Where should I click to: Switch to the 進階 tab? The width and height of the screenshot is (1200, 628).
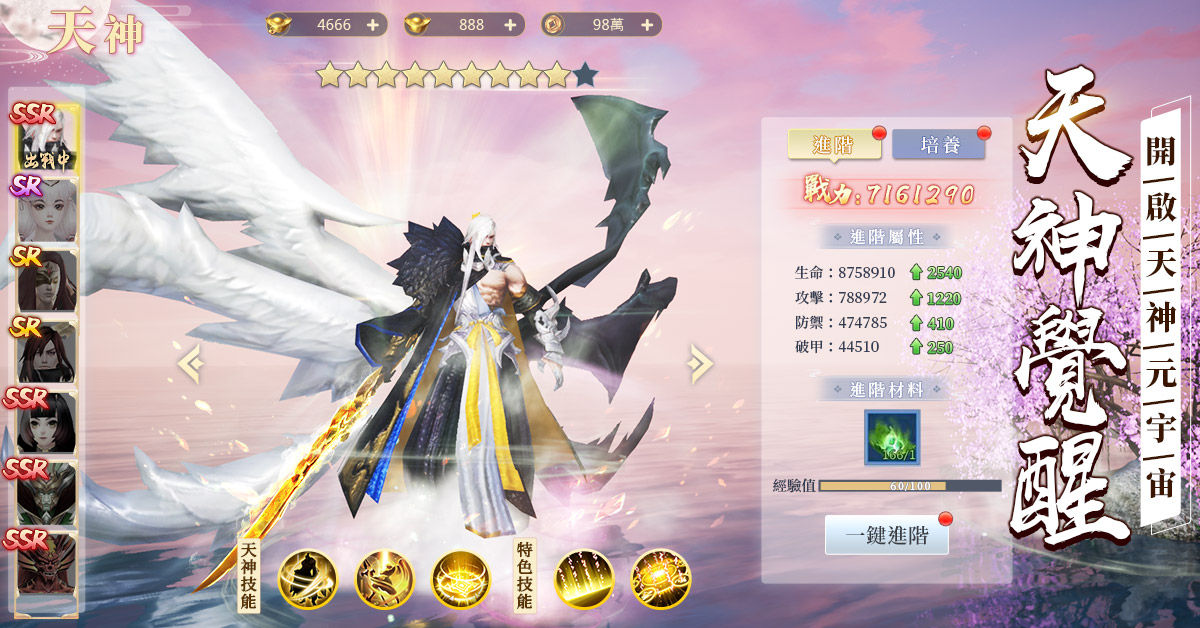click(834, 145)
